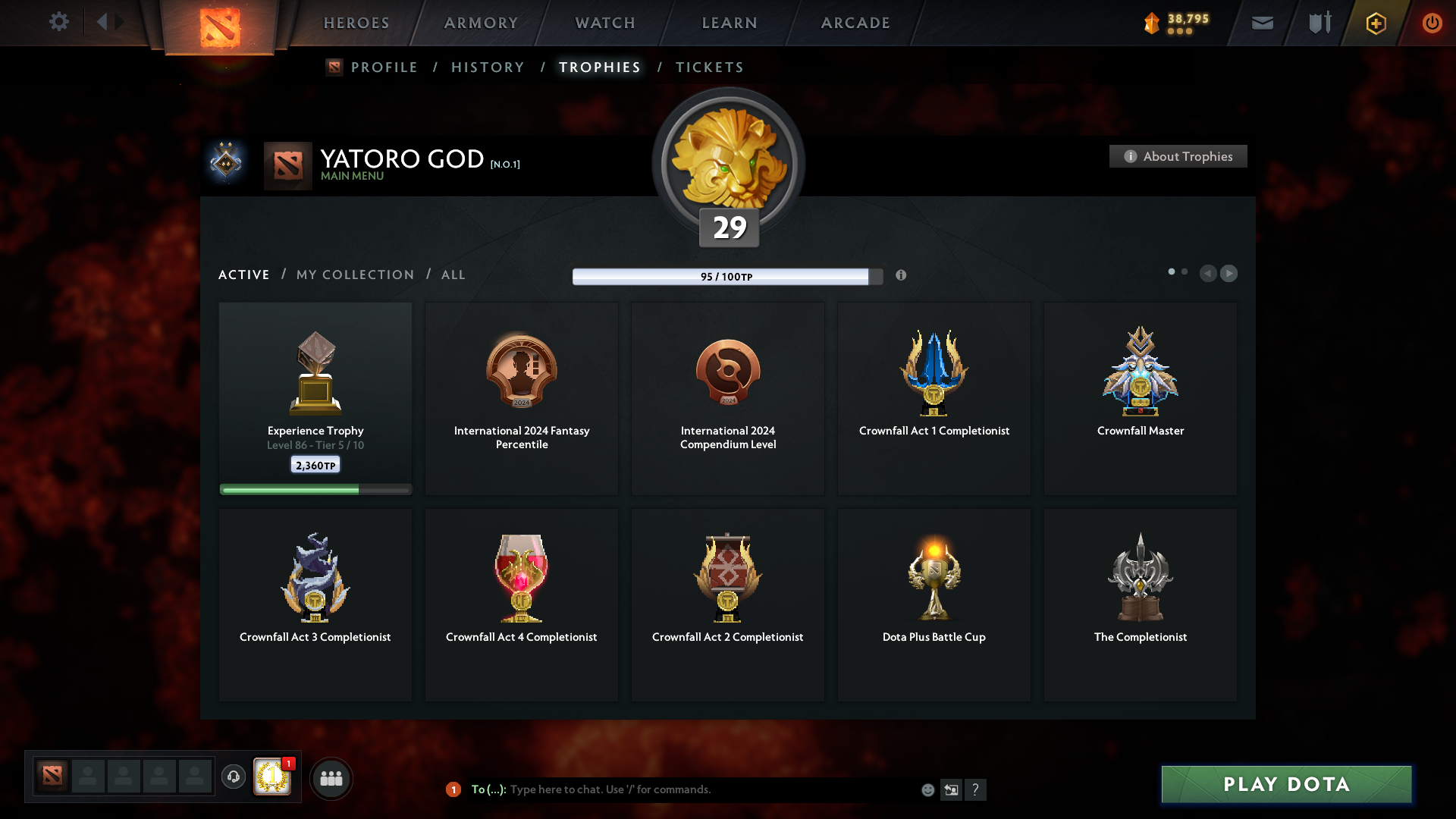
Task: Click the About Trophies button
Action: coord(1178,156)
